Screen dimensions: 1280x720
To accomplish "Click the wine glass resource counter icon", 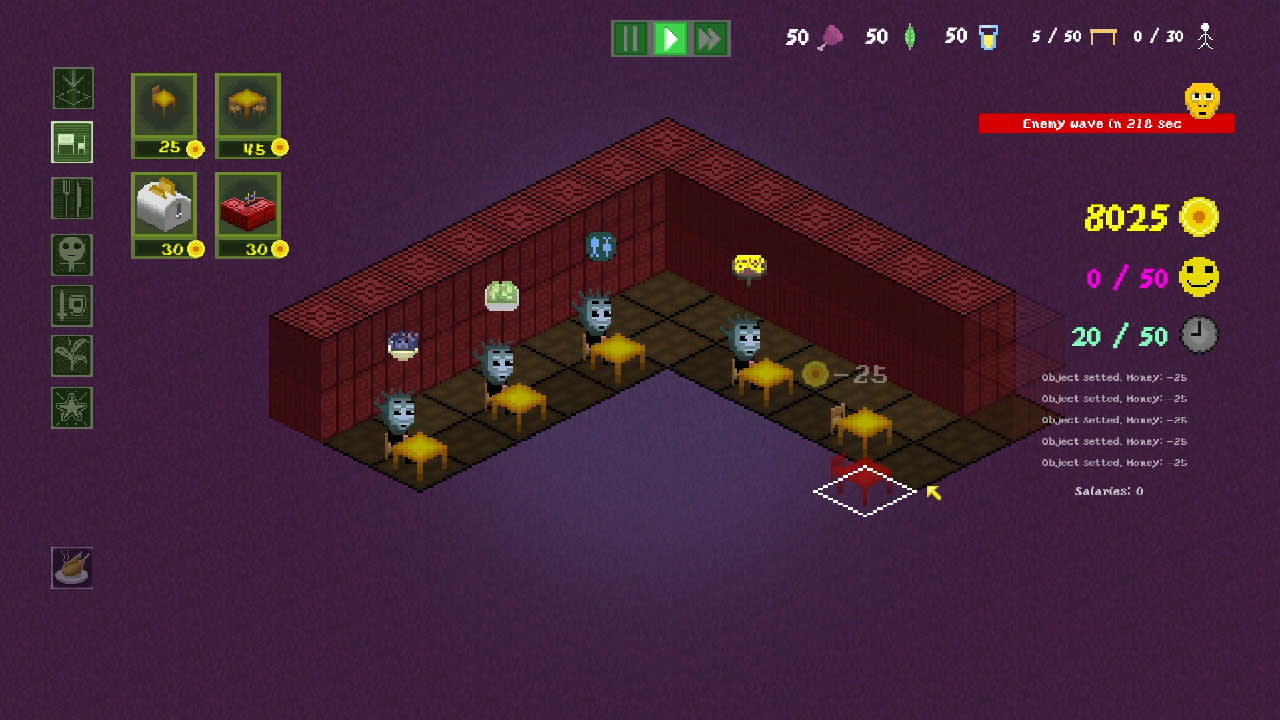I will (x=833, y=36).
